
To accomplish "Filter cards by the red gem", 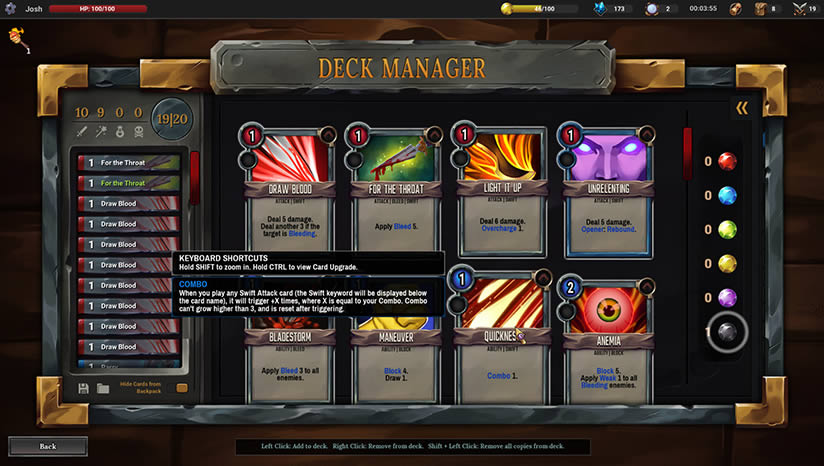I will point(727,161).
